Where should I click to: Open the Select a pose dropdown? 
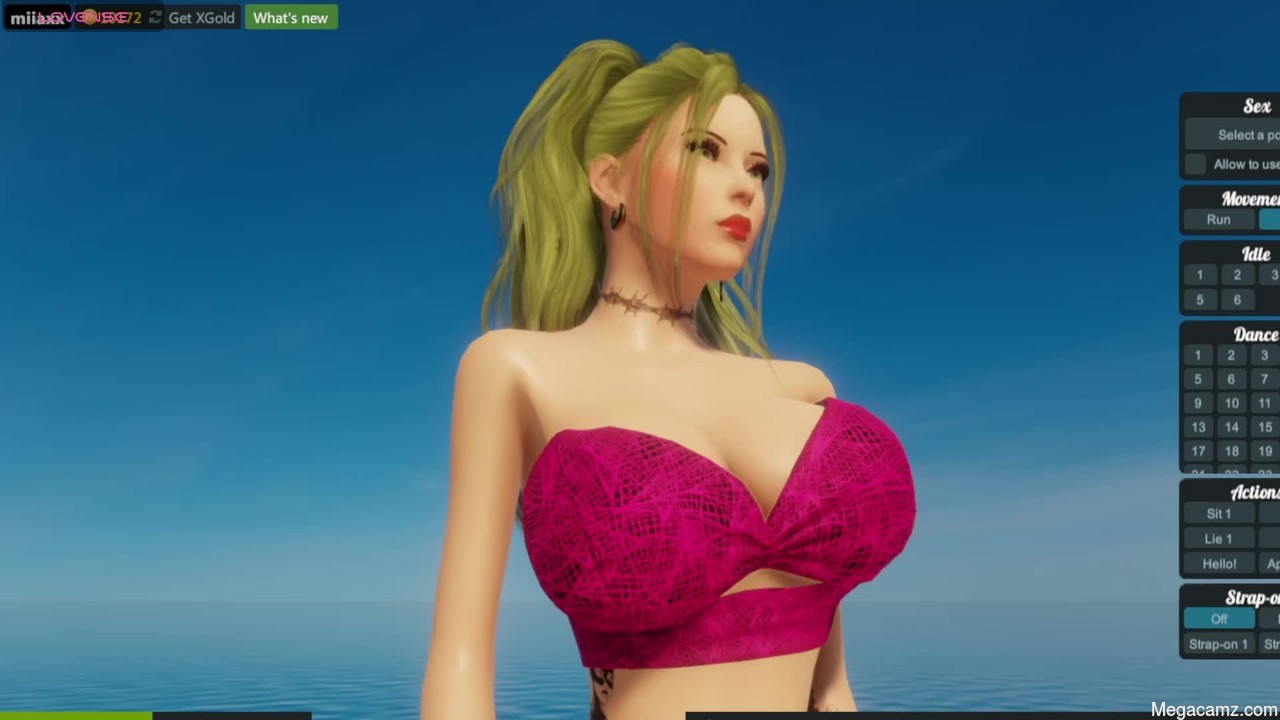coord(1240,135)
